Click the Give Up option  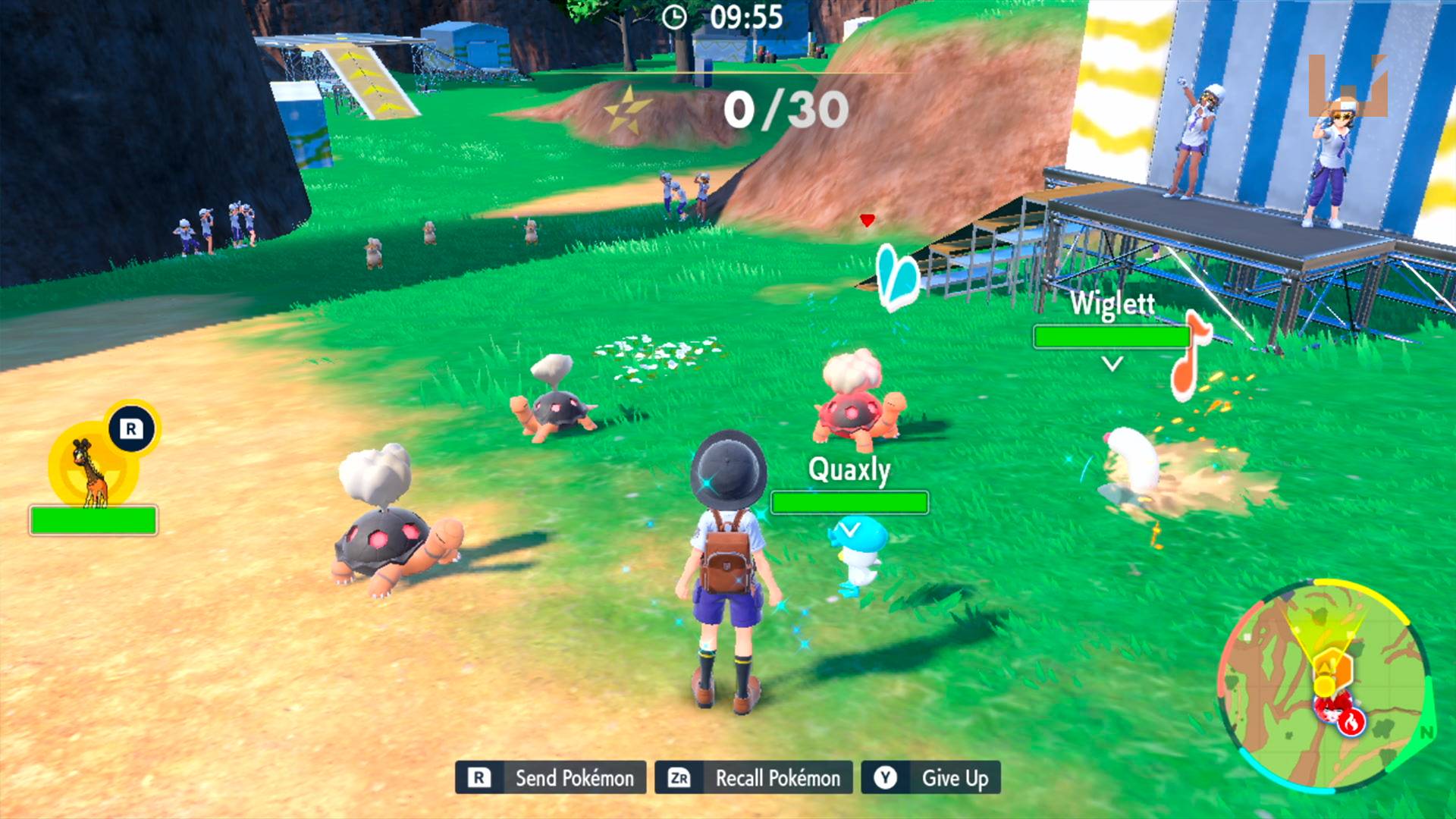coord(931,777)
